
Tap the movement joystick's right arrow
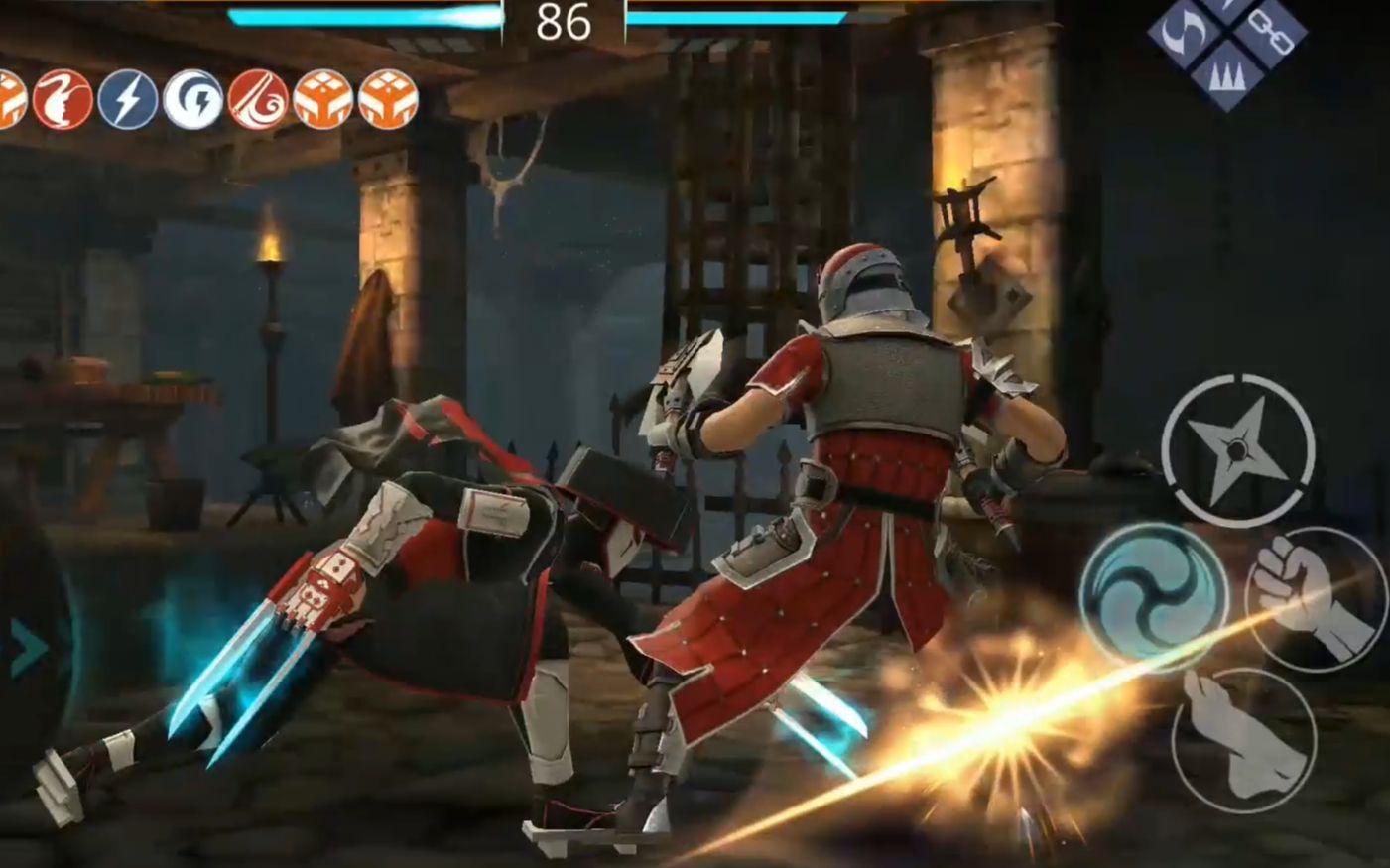click(x=30, y=650)
